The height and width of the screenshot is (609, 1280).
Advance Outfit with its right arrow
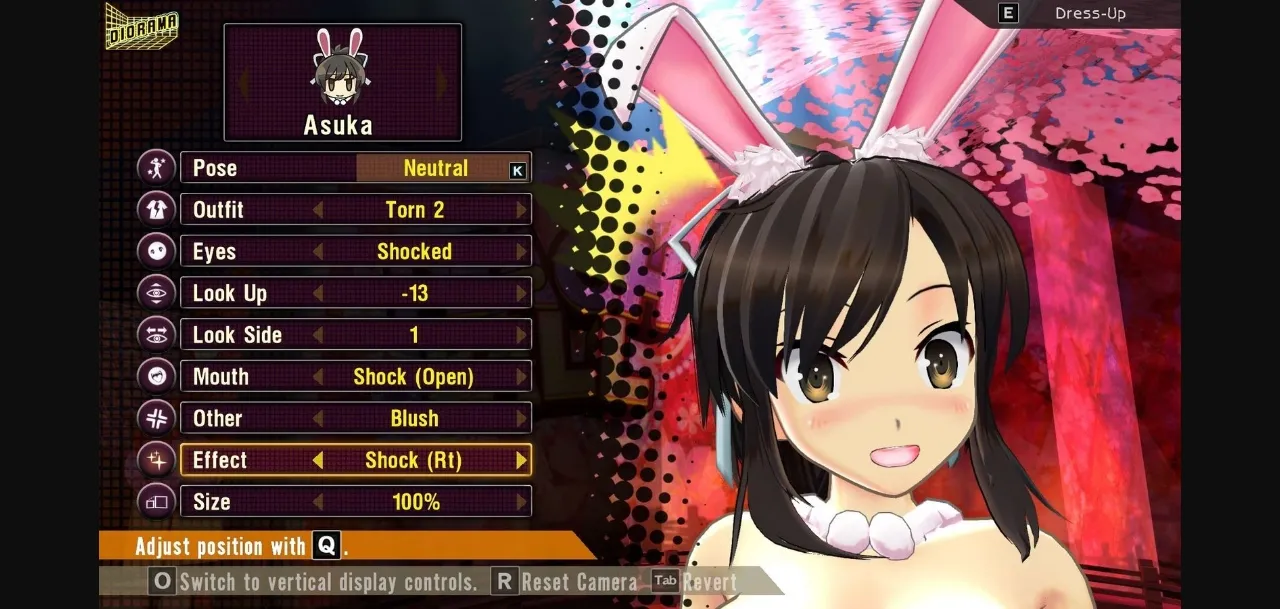pyautogui.click(x=521, y=210)
